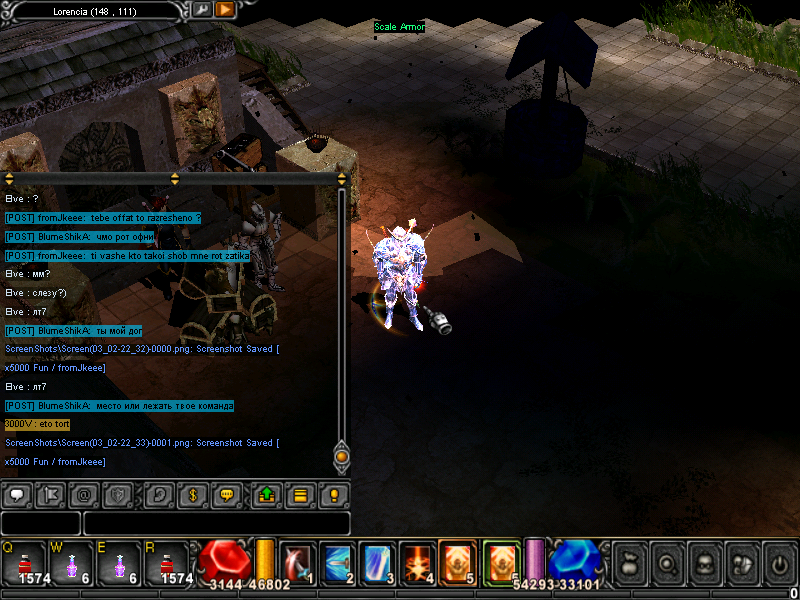Screen dimensions: 800x600
Task: Toggle the yellow speech bubble button
Action: point(226,494)
